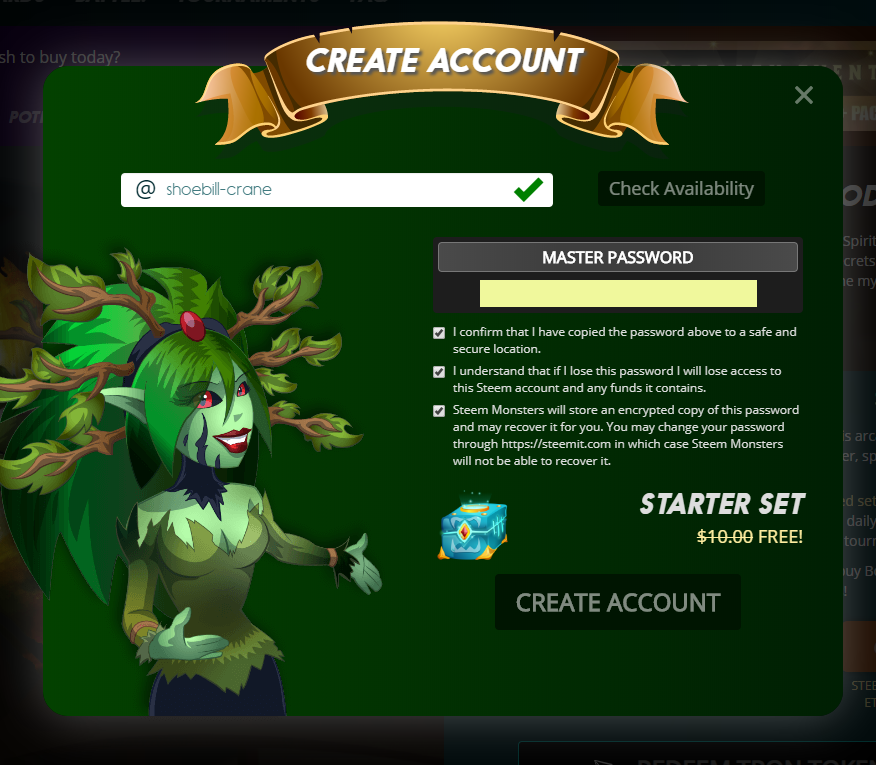The width and height of the screenshot is (876, 765).
Task: Click the username input field
Action: (x=330, y=190)
